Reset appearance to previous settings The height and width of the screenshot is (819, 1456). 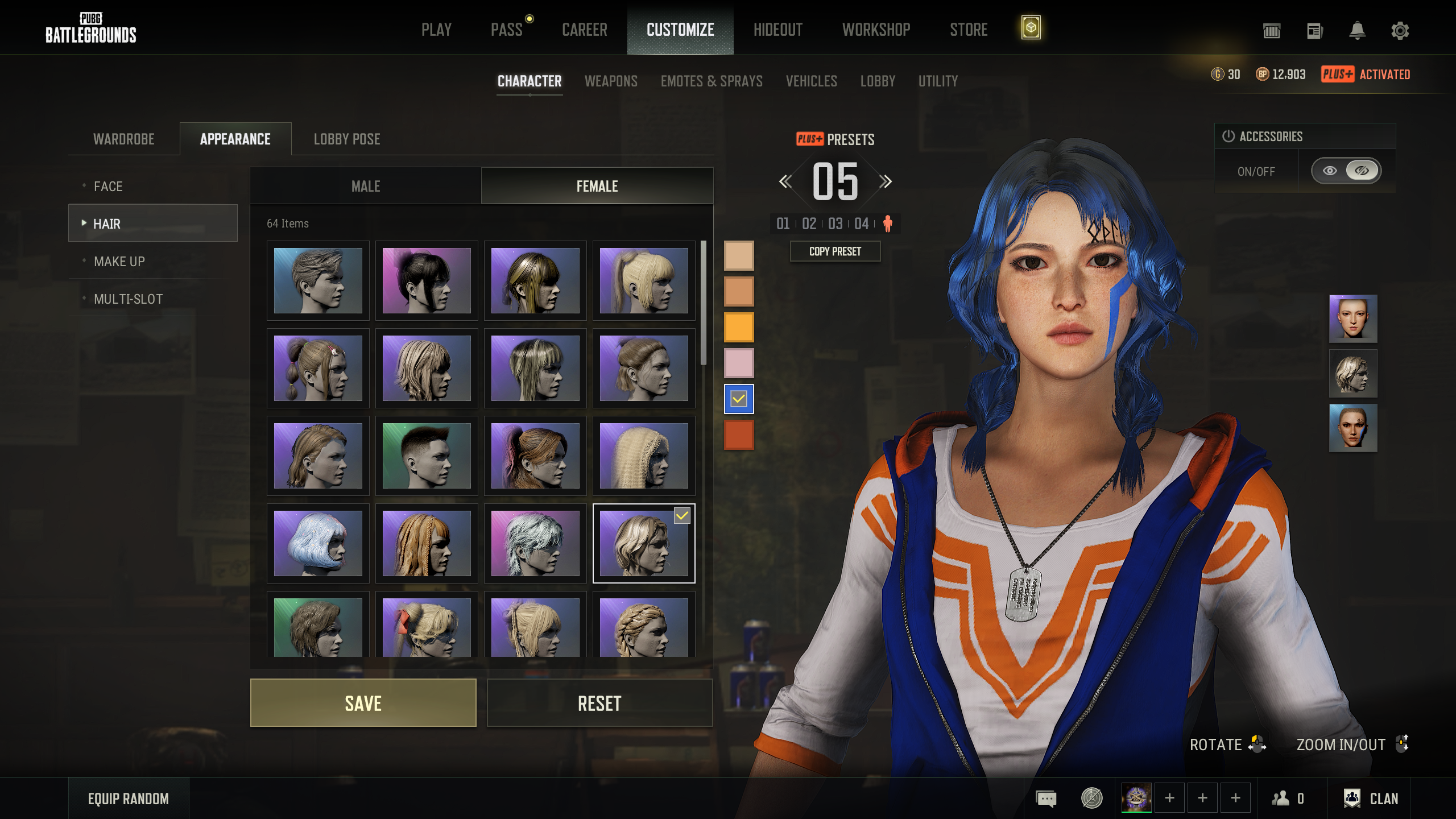click(x=599, y=703)
